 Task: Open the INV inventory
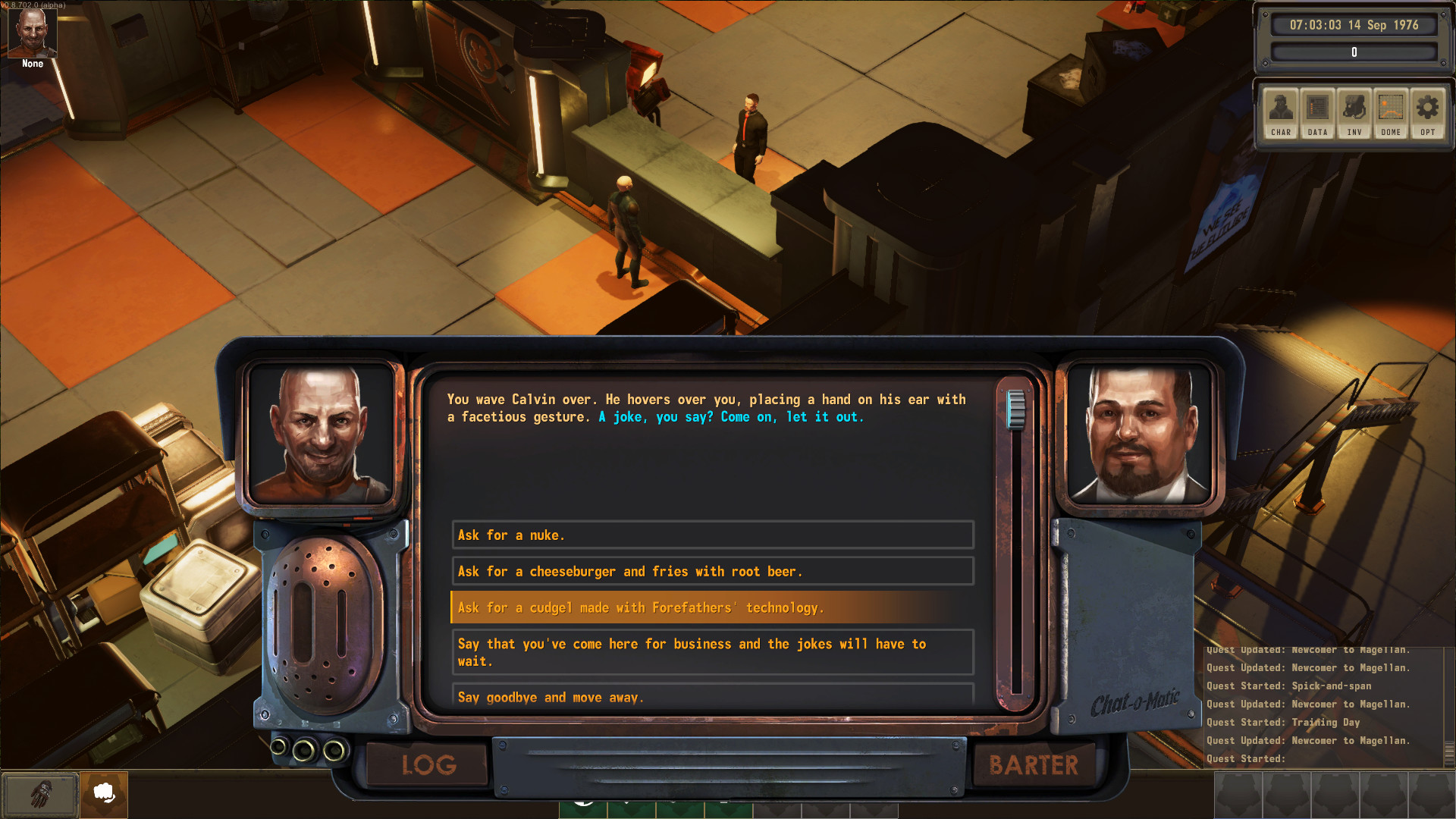click(1354, 112)
